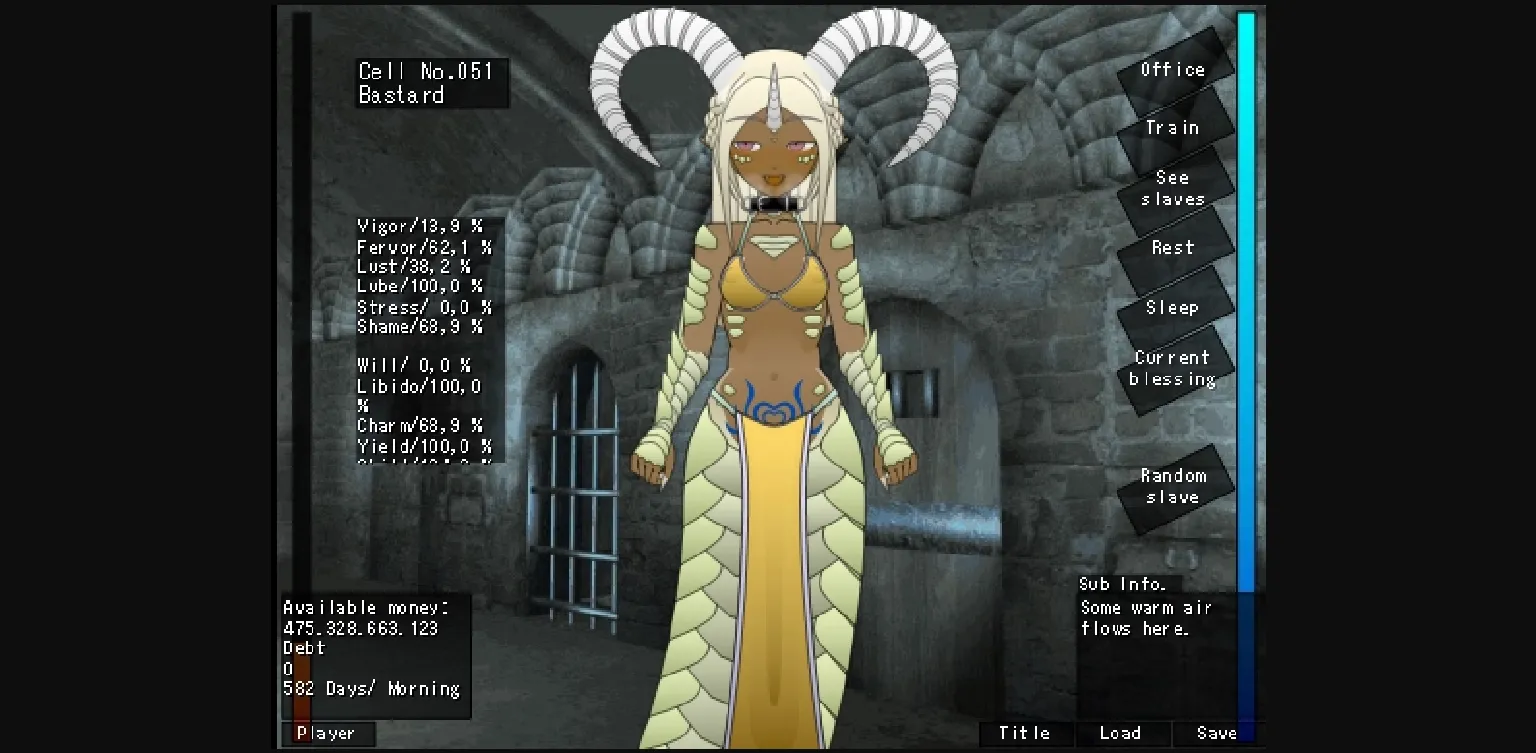Open the See slaves screen
1536x753 pixels.
tap(1172, 189)
